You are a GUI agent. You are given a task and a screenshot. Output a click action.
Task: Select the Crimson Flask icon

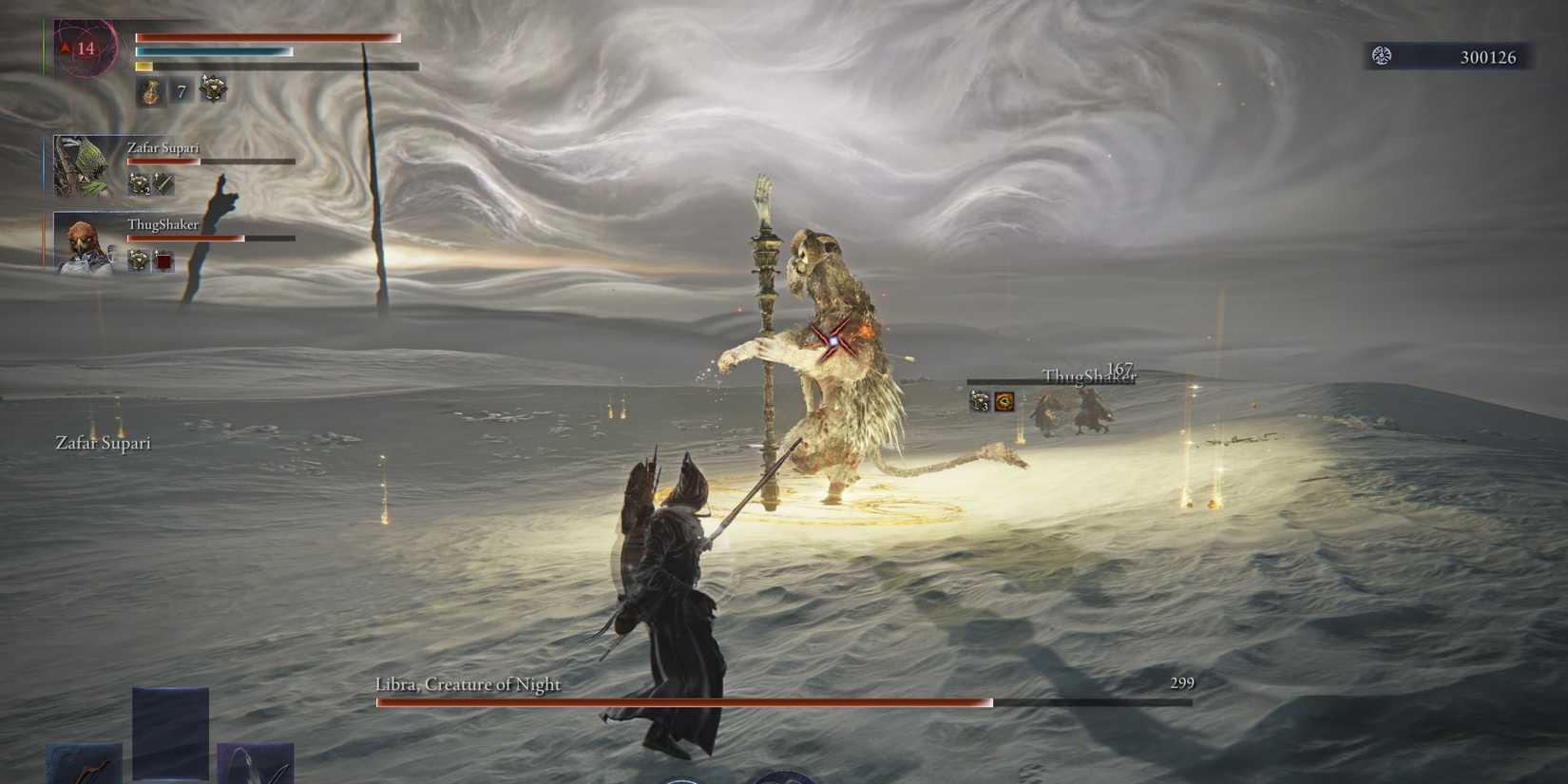[x=152, y=90]
